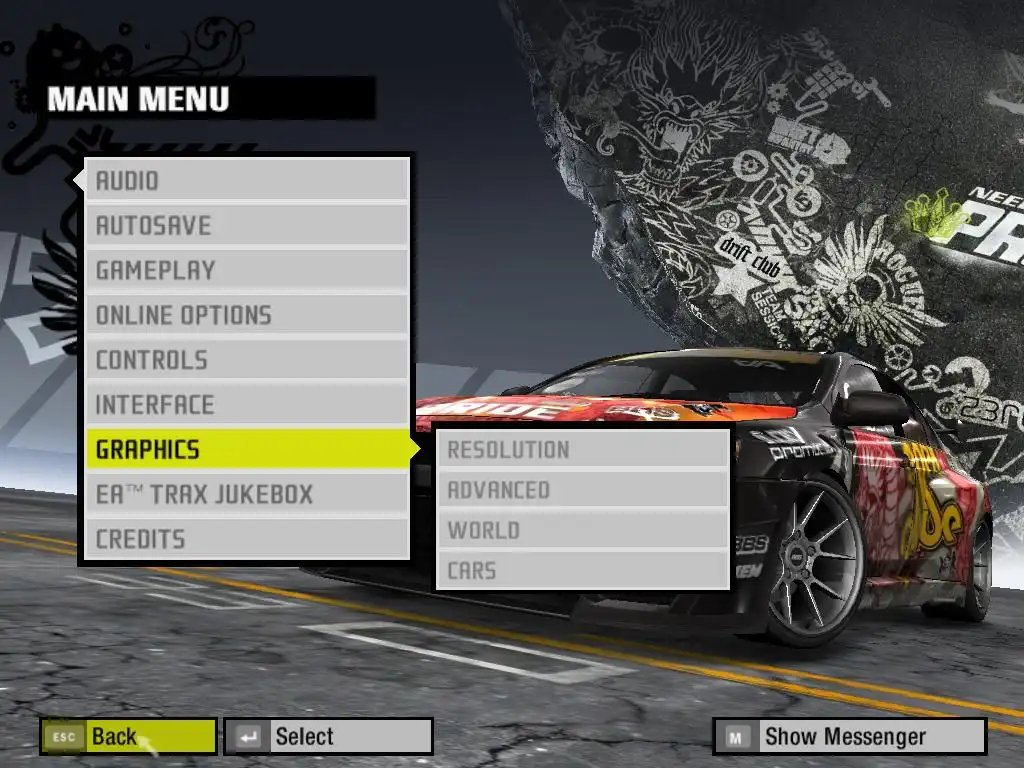This screenshot has width=1024, height=768.
Task: Click the highlighted Graphics entry
Action: 247,450
